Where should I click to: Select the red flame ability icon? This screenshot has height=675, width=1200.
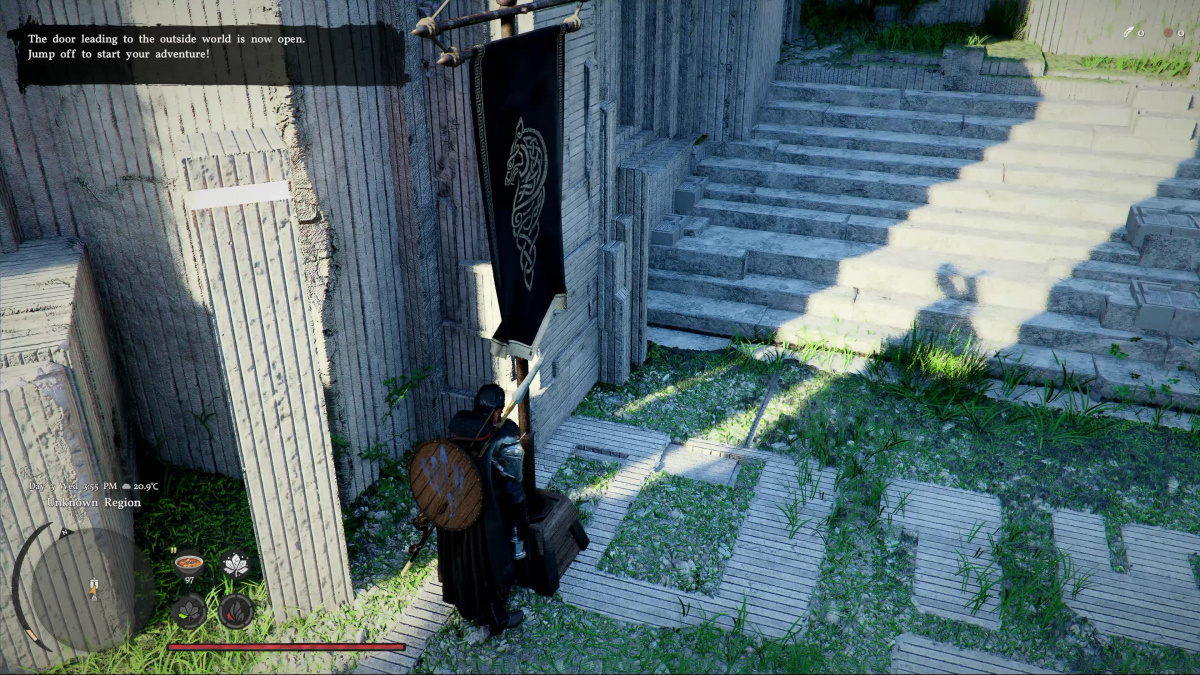click(x=236, y=610)
